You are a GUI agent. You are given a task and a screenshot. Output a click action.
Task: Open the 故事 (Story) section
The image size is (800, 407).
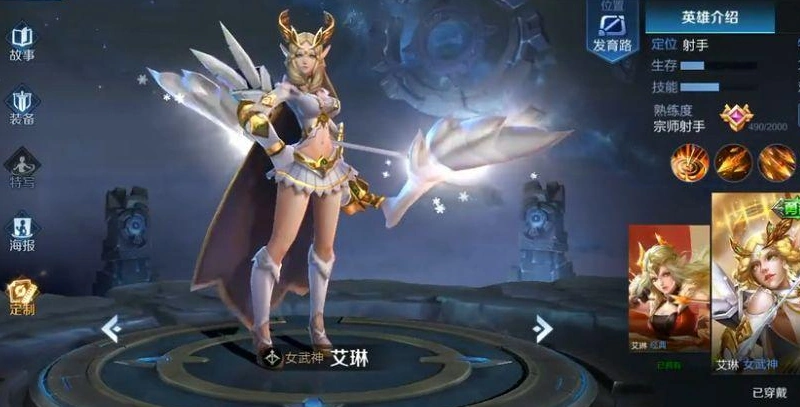22,44
